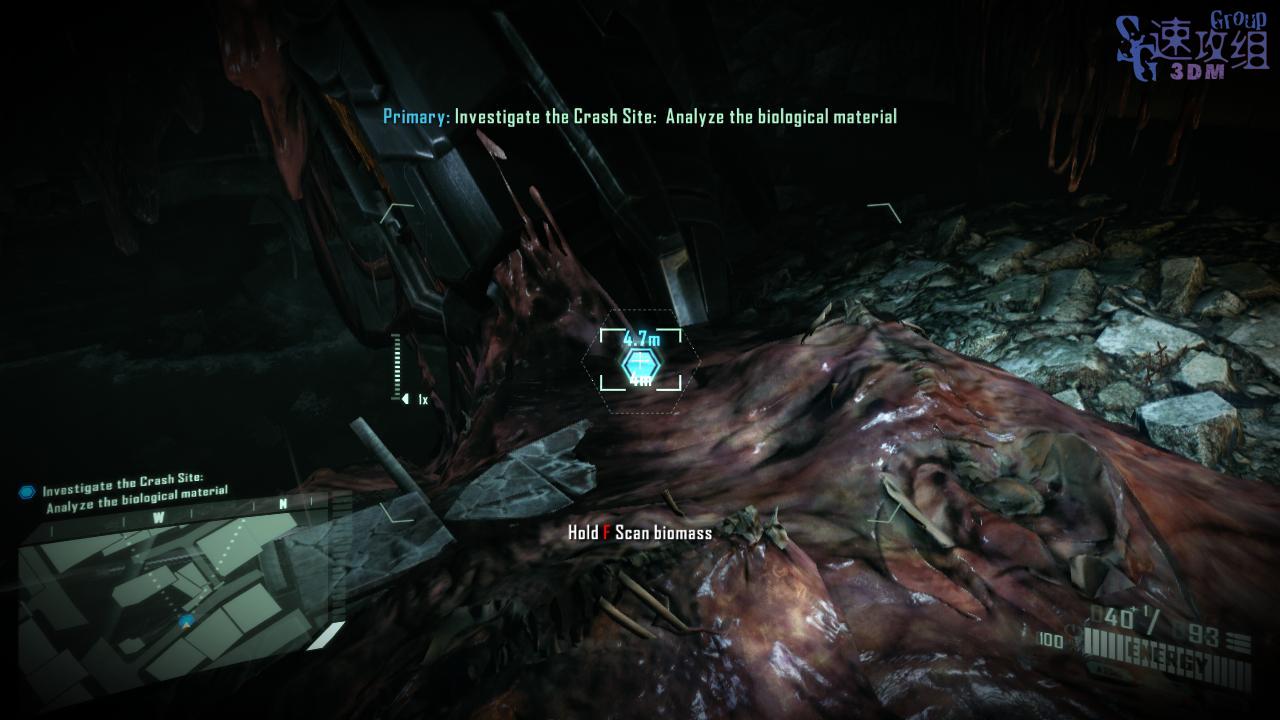Select the hexagonal objective waypoint marker
Screen dimensions: 1280x720
(639, 364)
